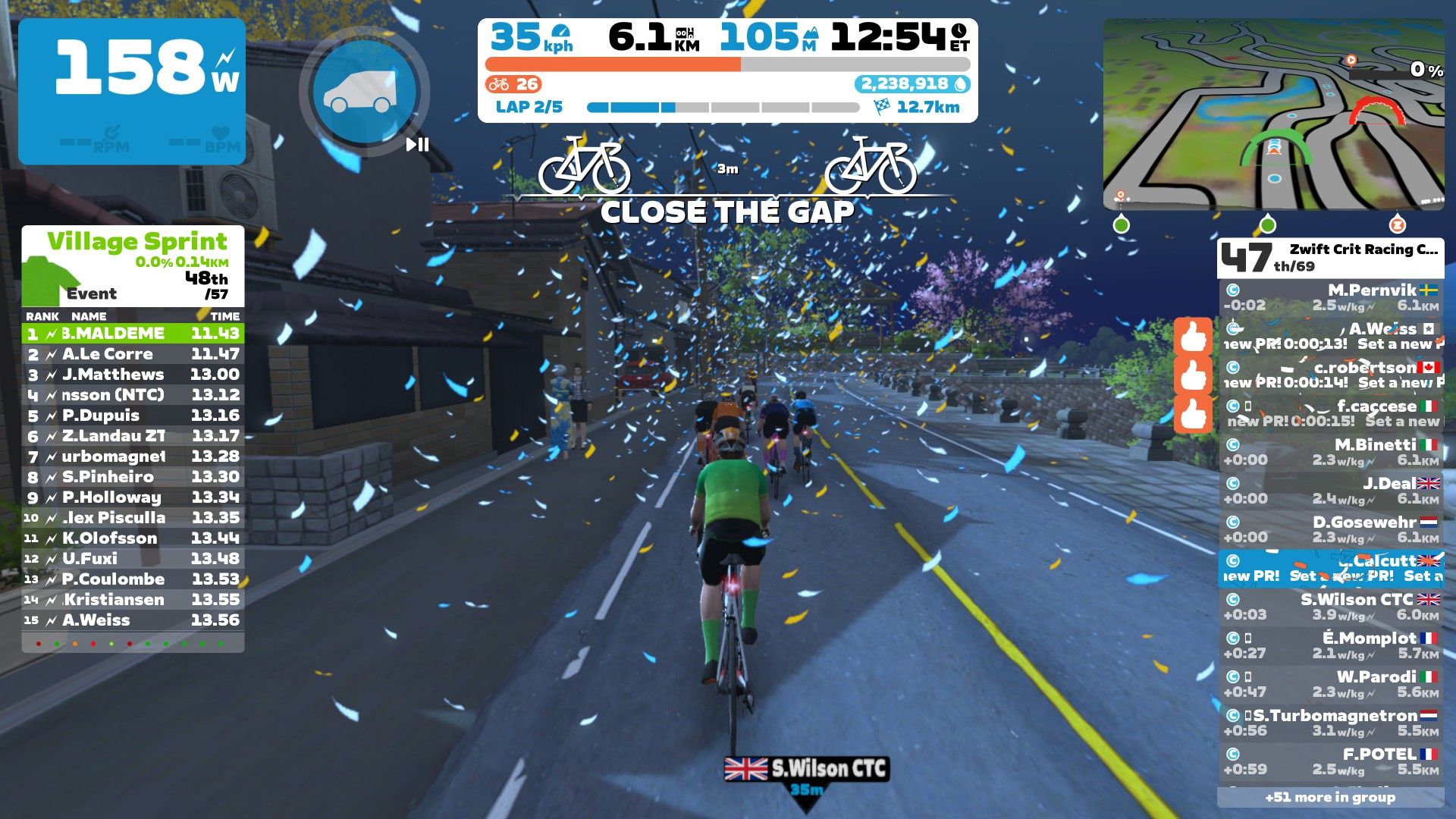
Task: Click the car drafting indicator icon
Action: coord(360,89)
